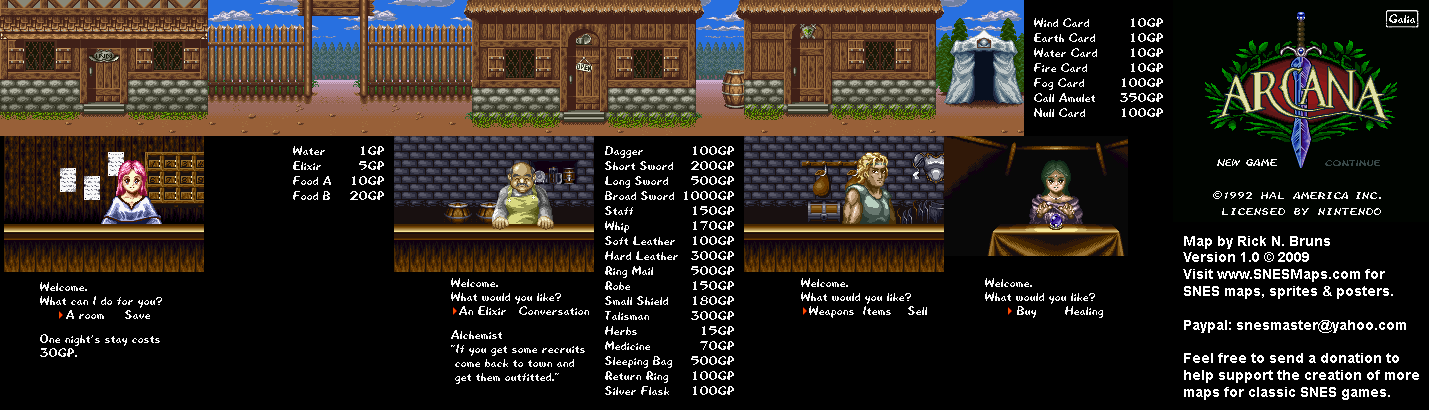The width and height of the screenshot is (1429, 410).
Task: Select the Dagger in the weapons list
Action: pos(624,151)
